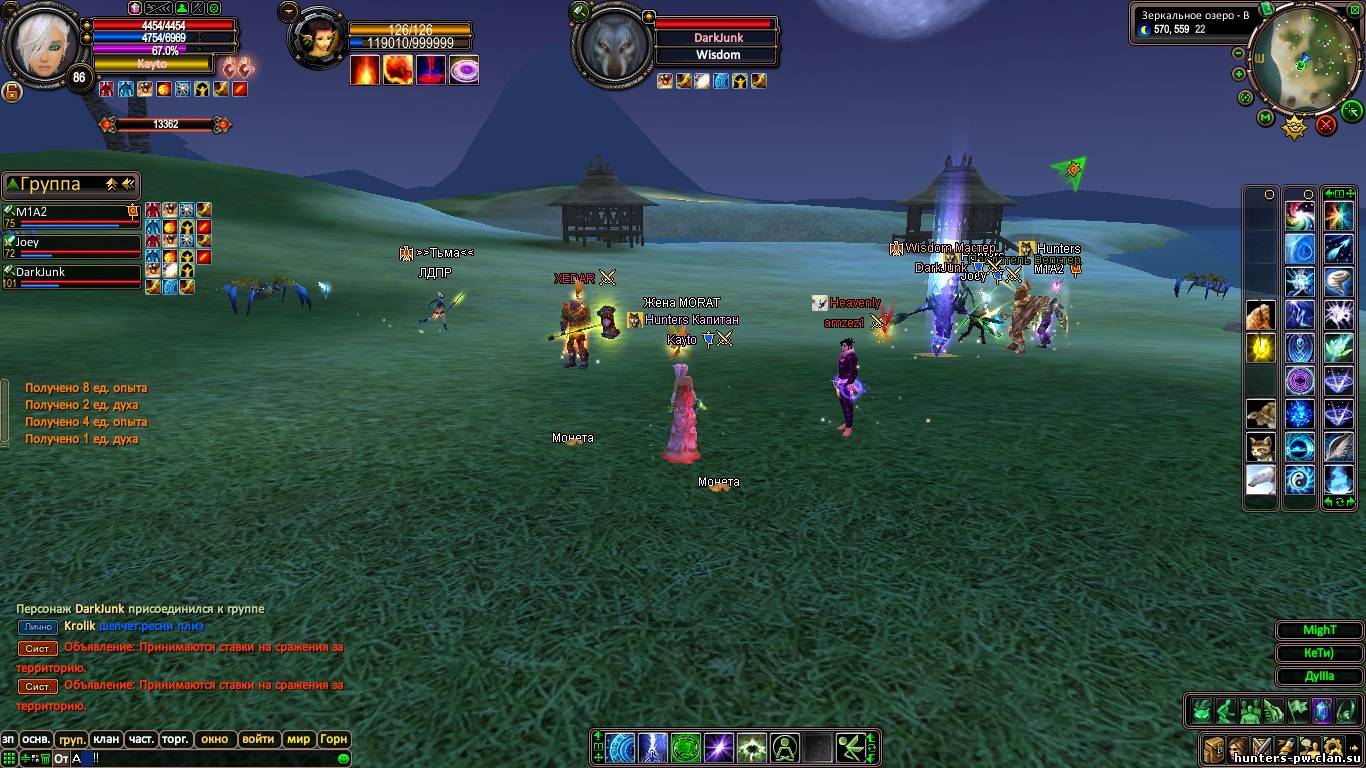Image resolution: width=1366 pixels, height=768 pixels.
Task: Select the КеТи) button
Action: click(x=1319, y=653)
